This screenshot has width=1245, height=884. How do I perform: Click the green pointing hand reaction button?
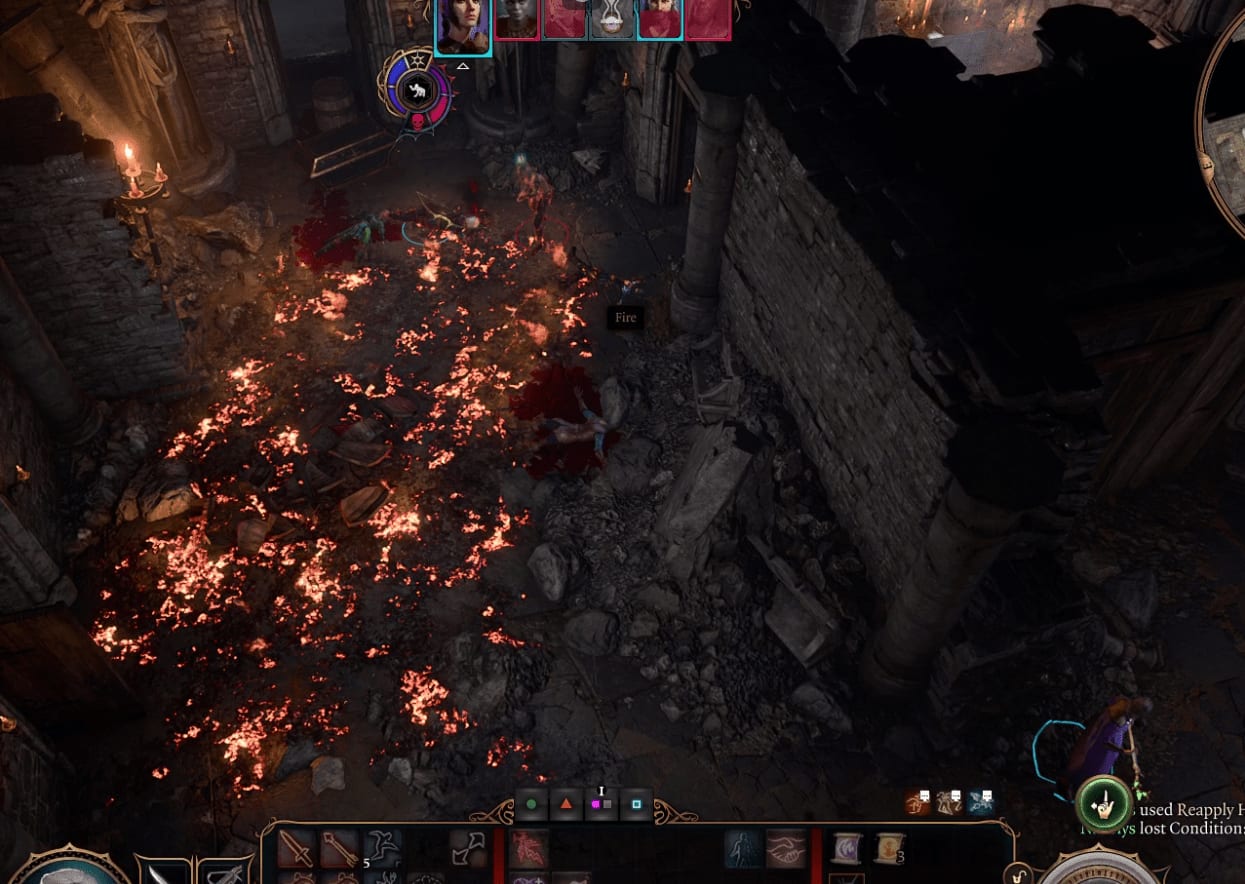click(x=1103, y=803)
